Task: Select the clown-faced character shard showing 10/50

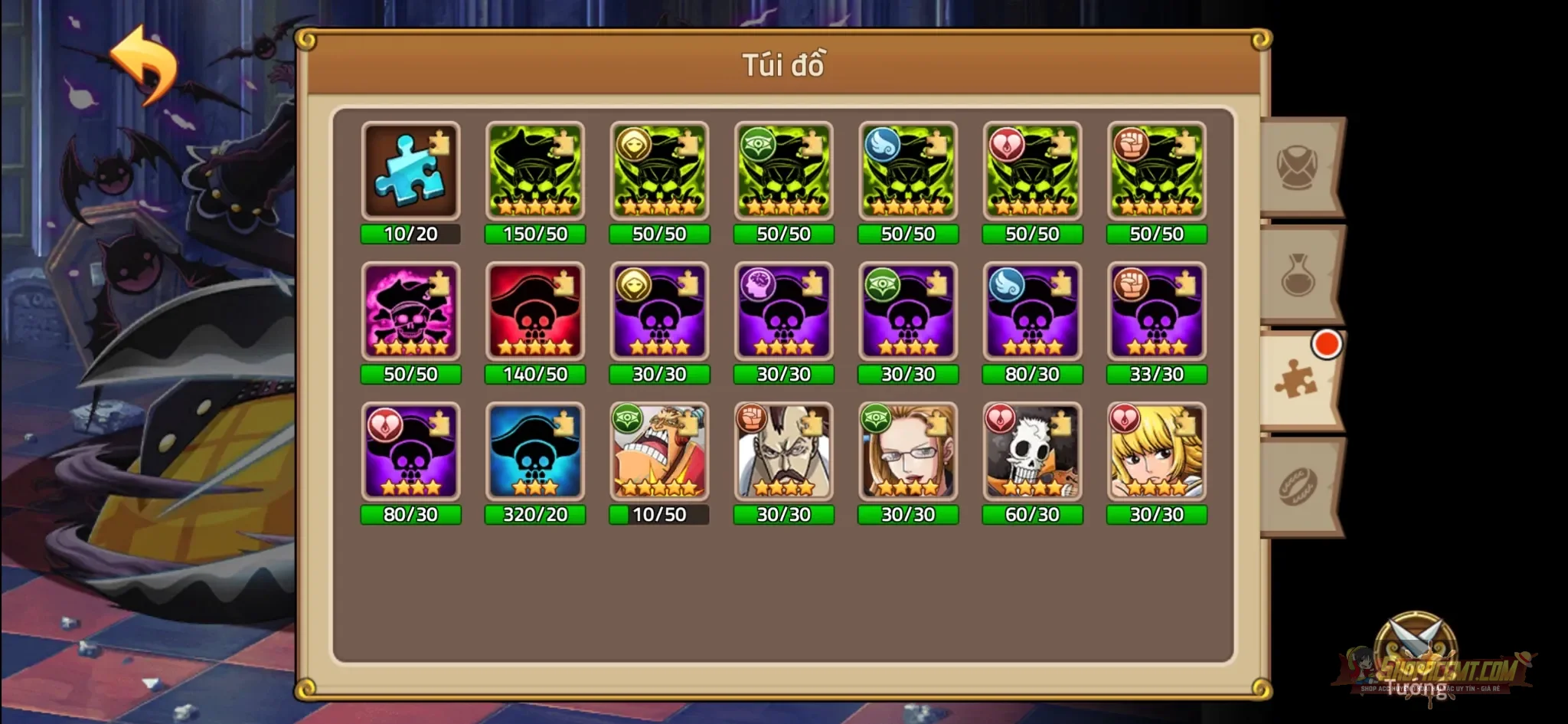Action: 659,452
